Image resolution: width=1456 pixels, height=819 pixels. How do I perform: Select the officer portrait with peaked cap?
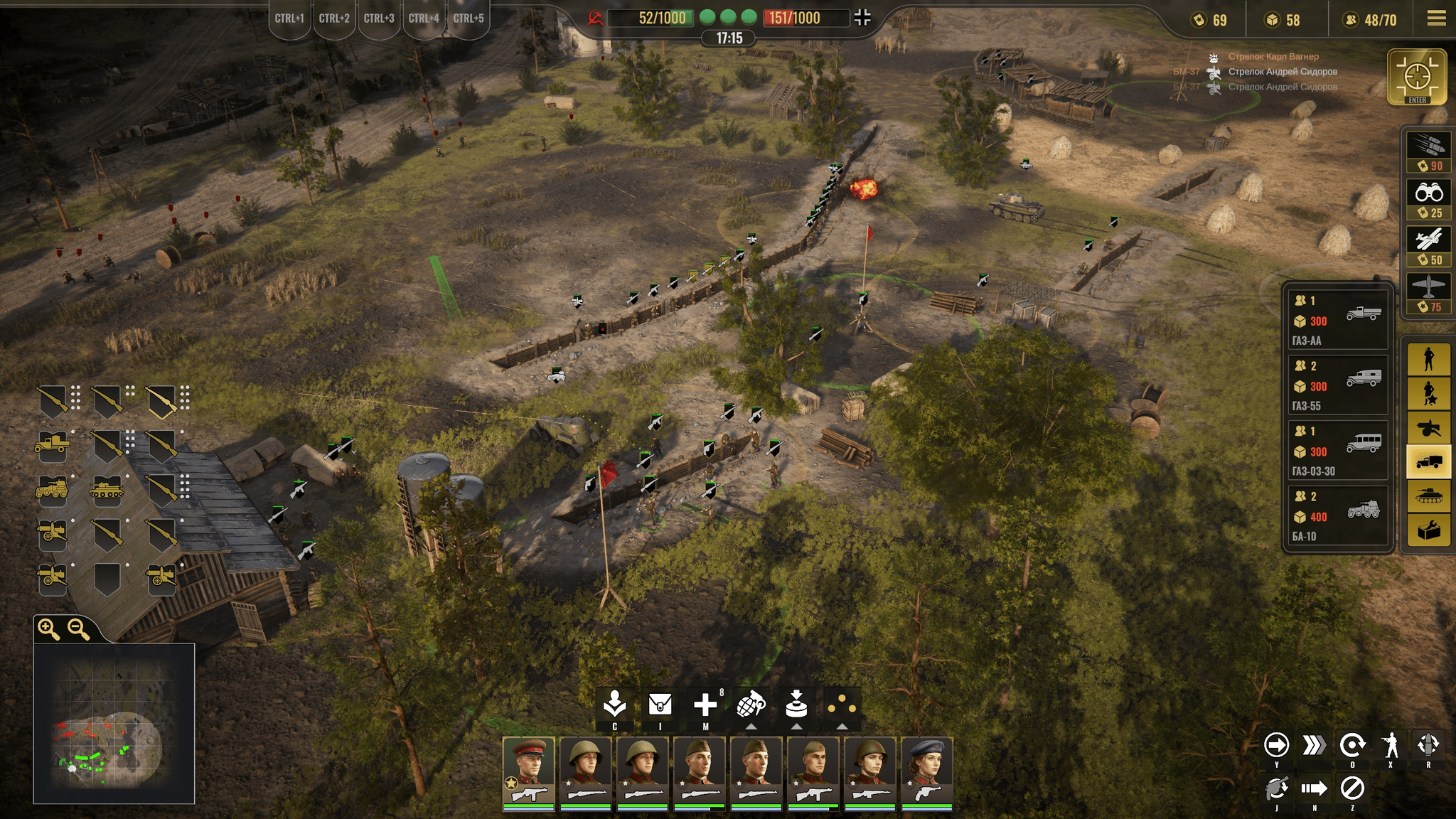(528, 771)
